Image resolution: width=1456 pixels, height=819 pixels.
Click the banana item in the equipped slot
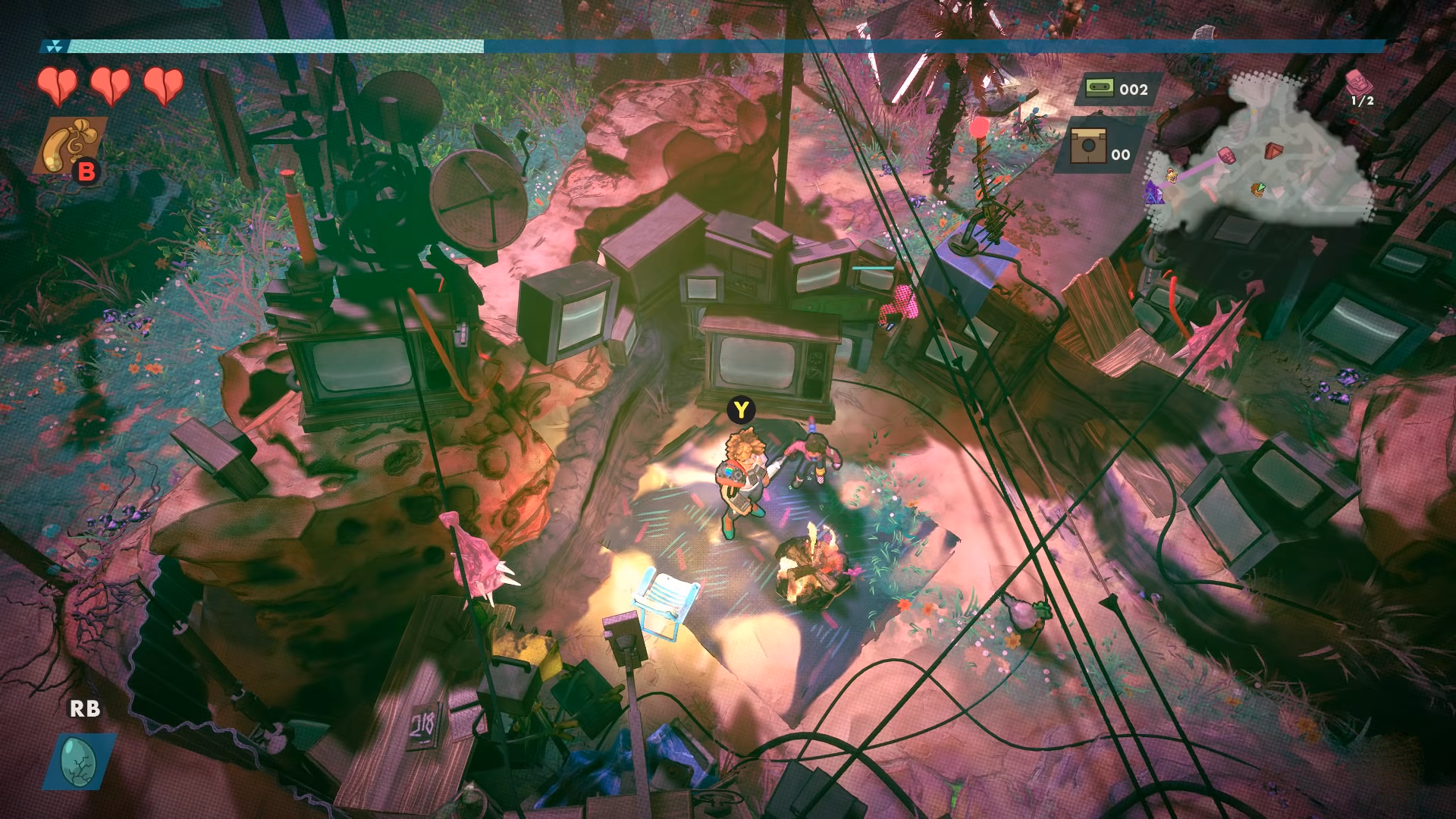click(x=72, y=141)
